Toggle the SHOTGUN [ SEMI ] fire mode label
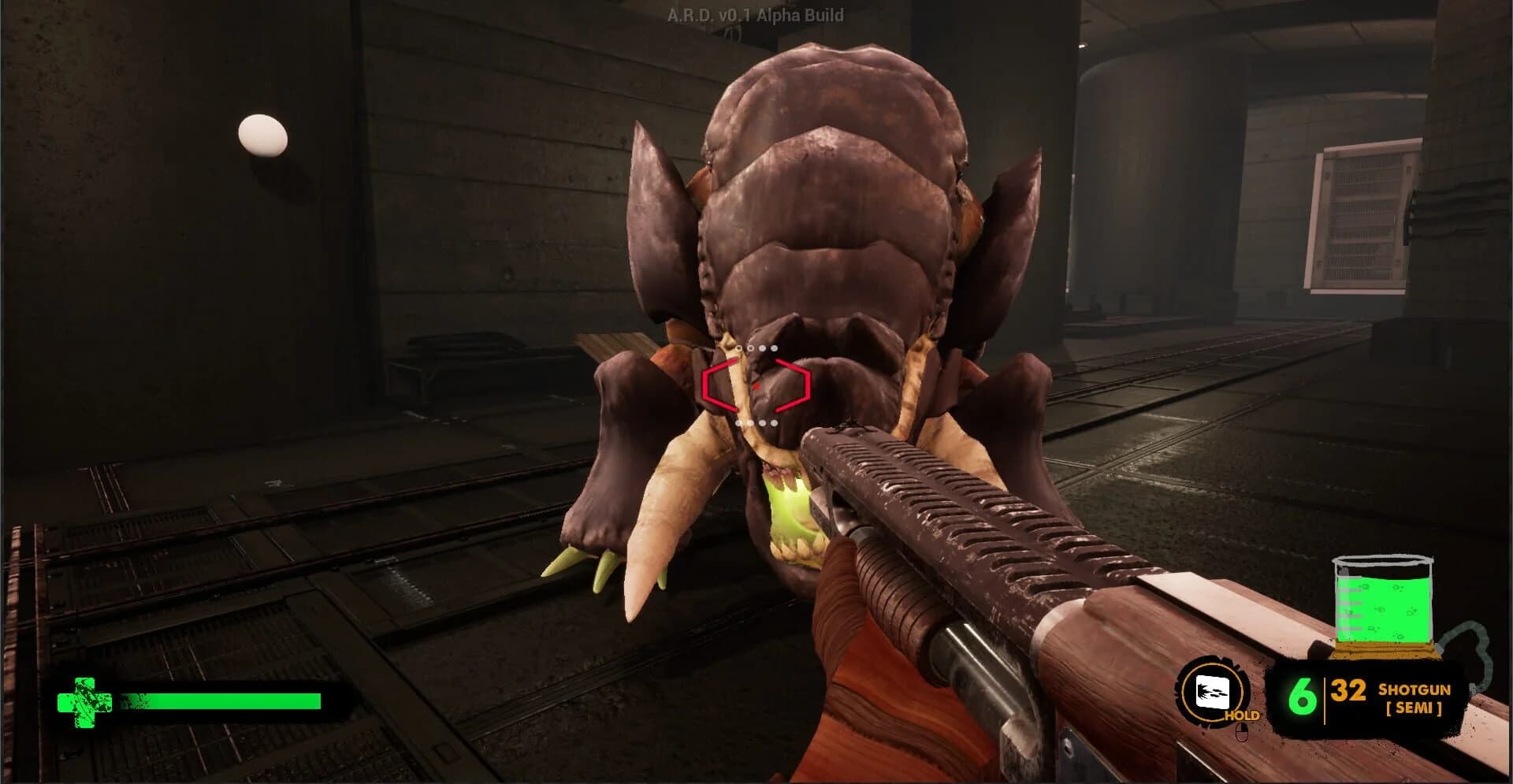1513x784 pixels. [1414, 698]
